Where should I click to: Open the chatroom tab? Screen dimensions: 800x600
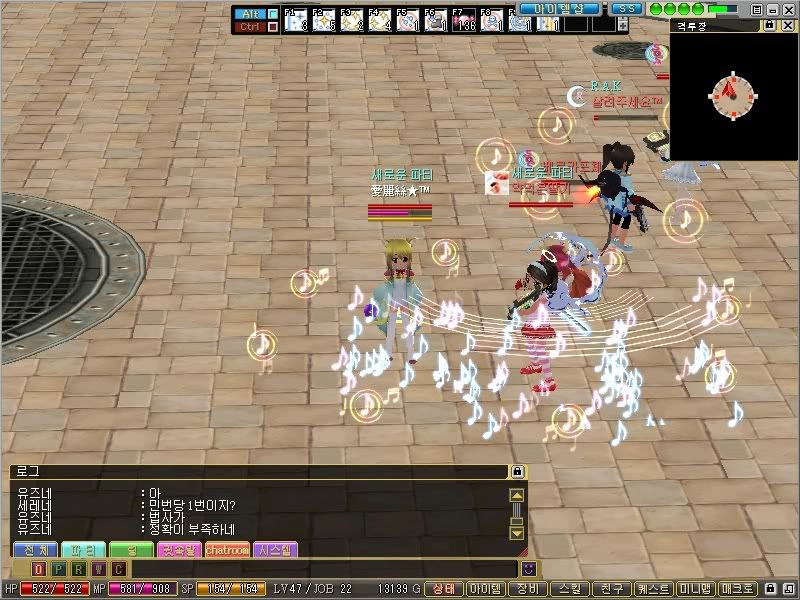tap(227, 550)
